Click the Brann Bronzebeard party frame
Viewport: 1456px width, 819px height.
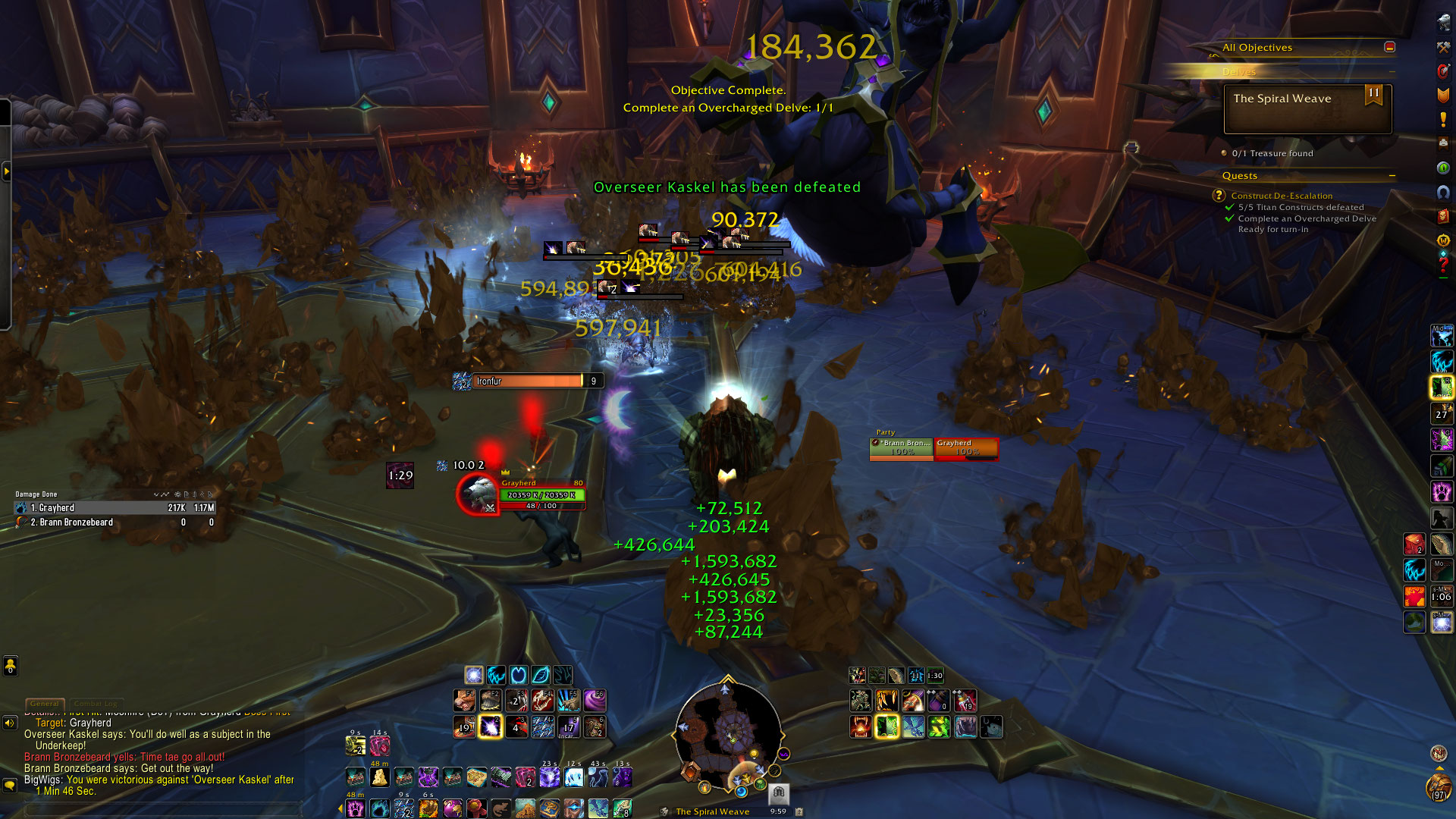tap(901, 448)
